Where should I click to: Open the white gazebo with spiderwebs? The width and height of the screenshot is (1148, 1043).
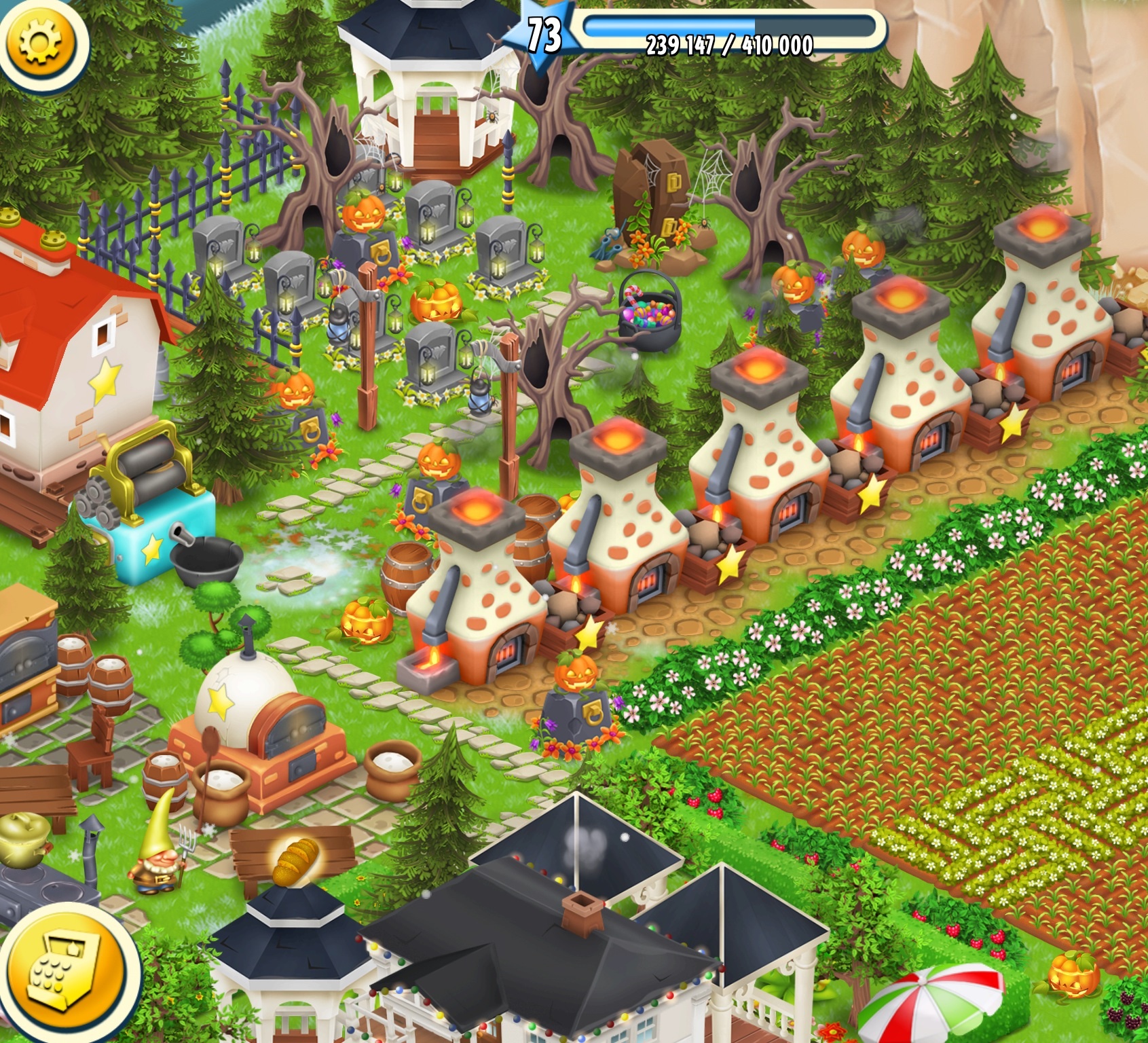(x=424, y=88)
